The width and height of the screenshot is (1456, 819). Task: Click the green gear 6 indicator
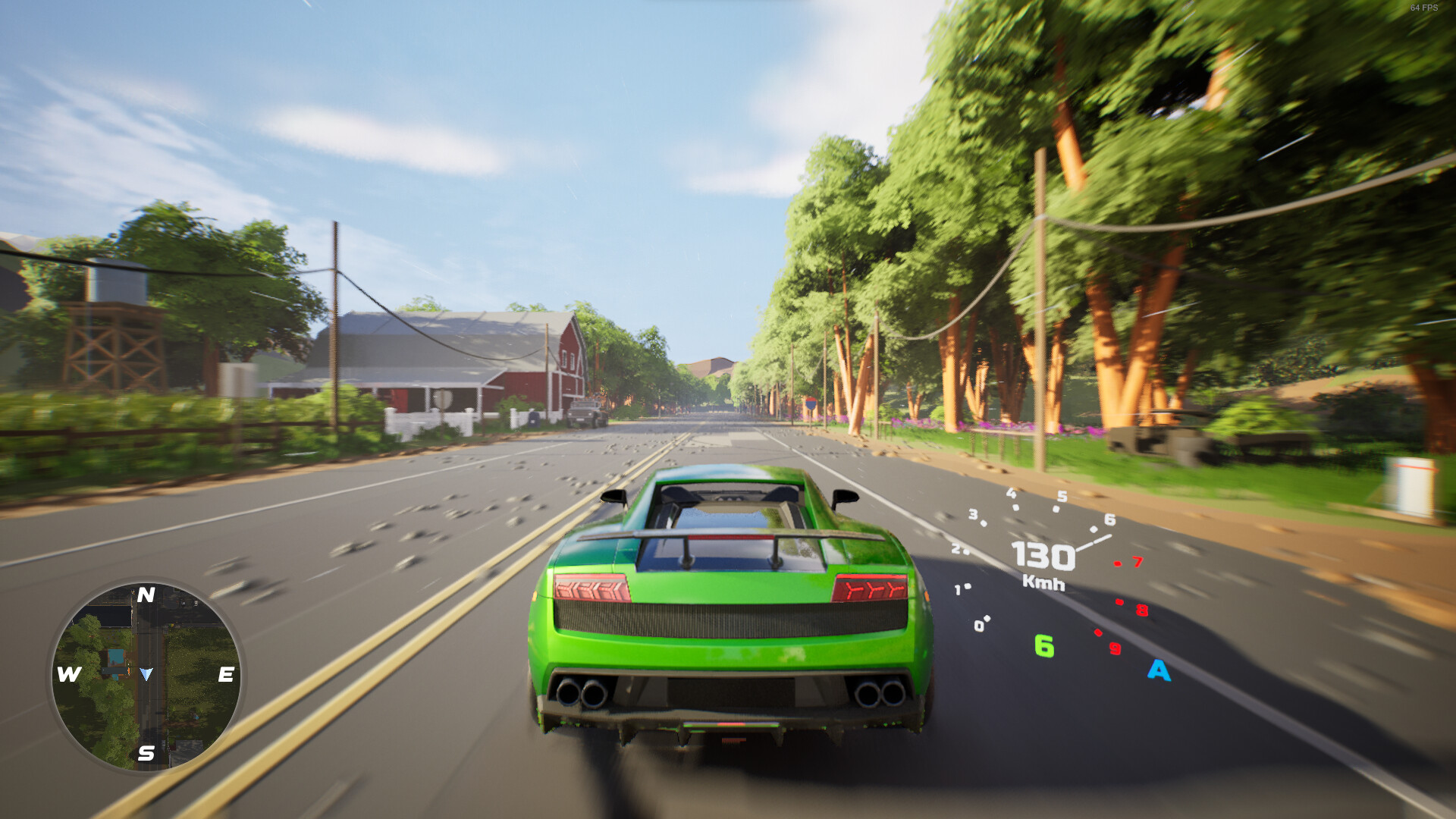click(x=1046, y=647)
